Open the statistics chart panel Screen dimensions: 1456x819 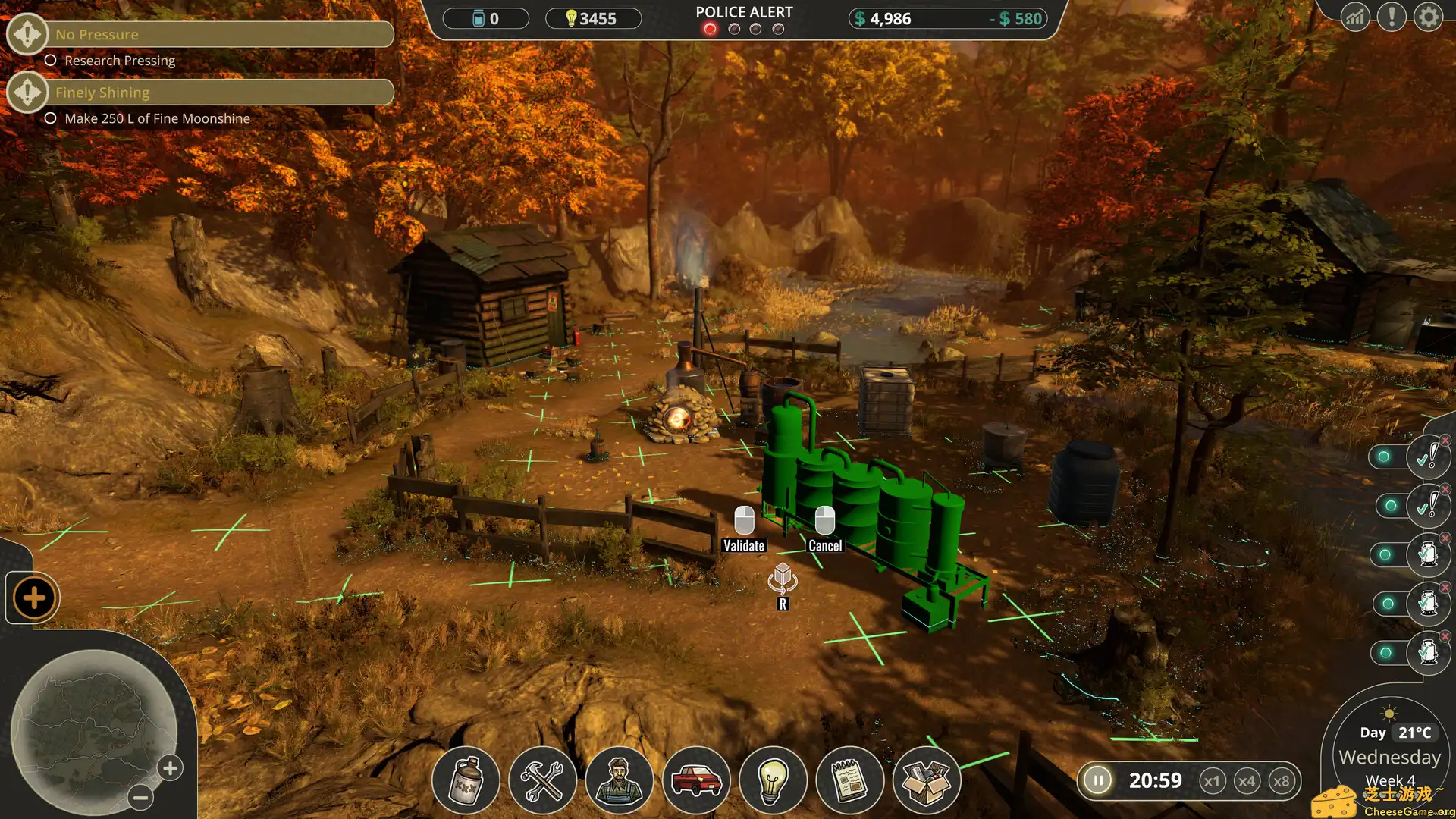[1355, 17]
